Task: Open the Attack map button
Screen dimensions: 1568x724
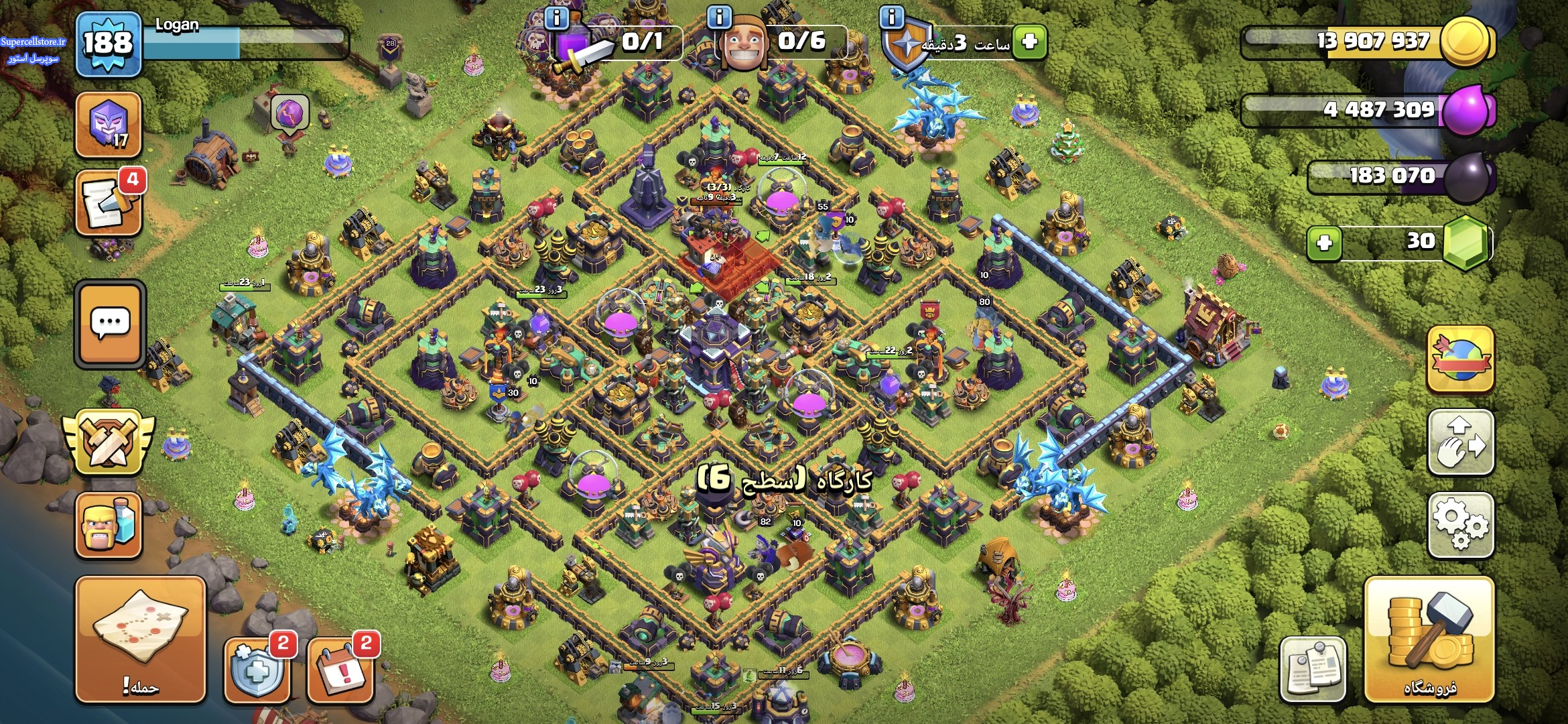Action: pos(140,640)
